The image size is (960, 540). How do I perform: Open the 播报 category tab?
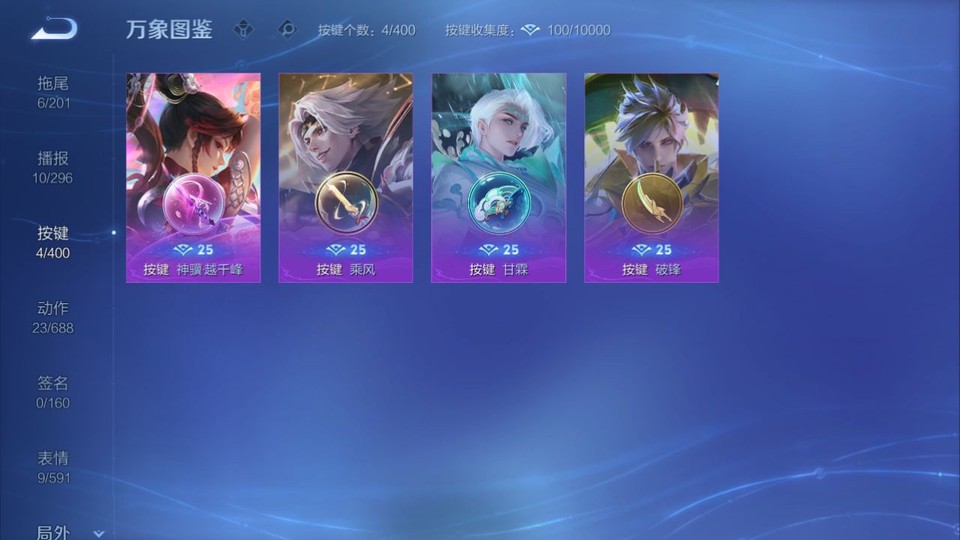tap(53, 167)
